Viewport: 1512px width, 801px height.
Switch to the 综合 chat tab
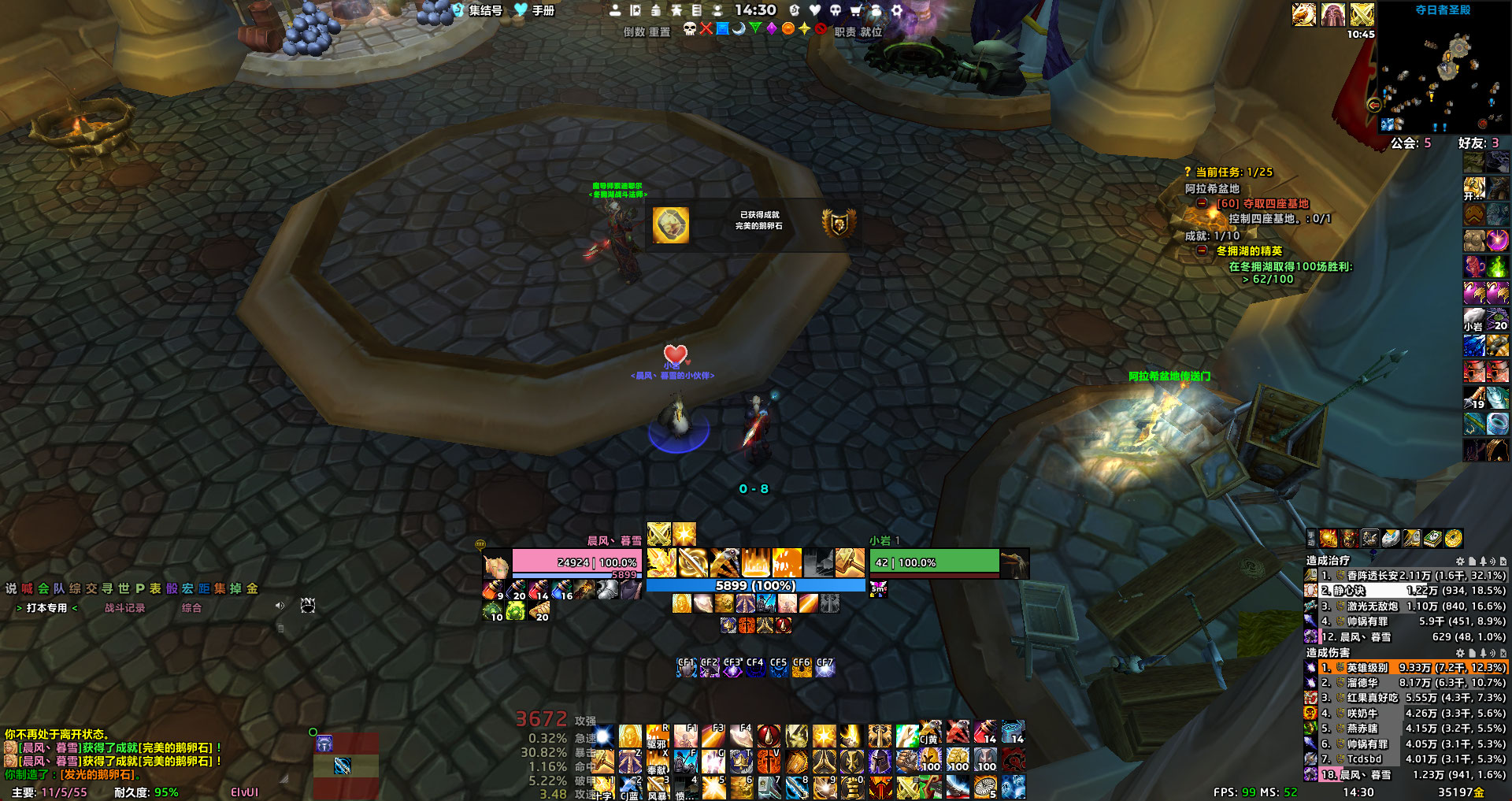click(191, 608)
